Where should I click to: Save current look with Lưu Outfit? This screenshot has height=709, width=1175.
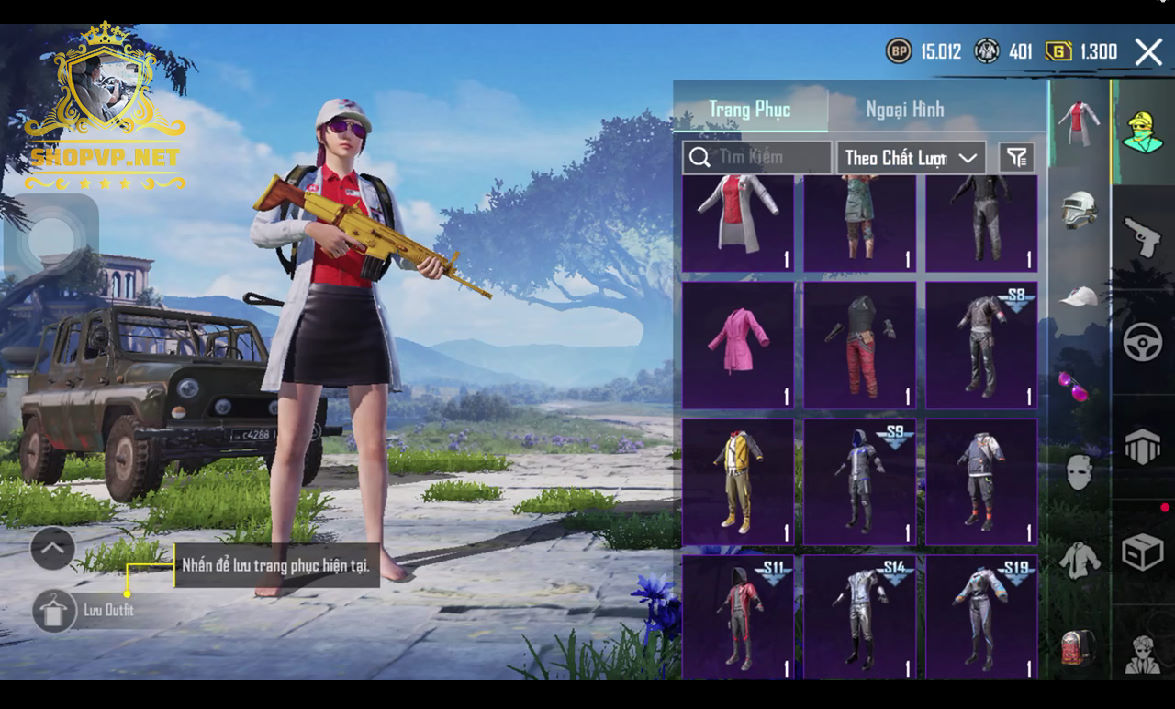pyautogui.click(x=55, y=610)
